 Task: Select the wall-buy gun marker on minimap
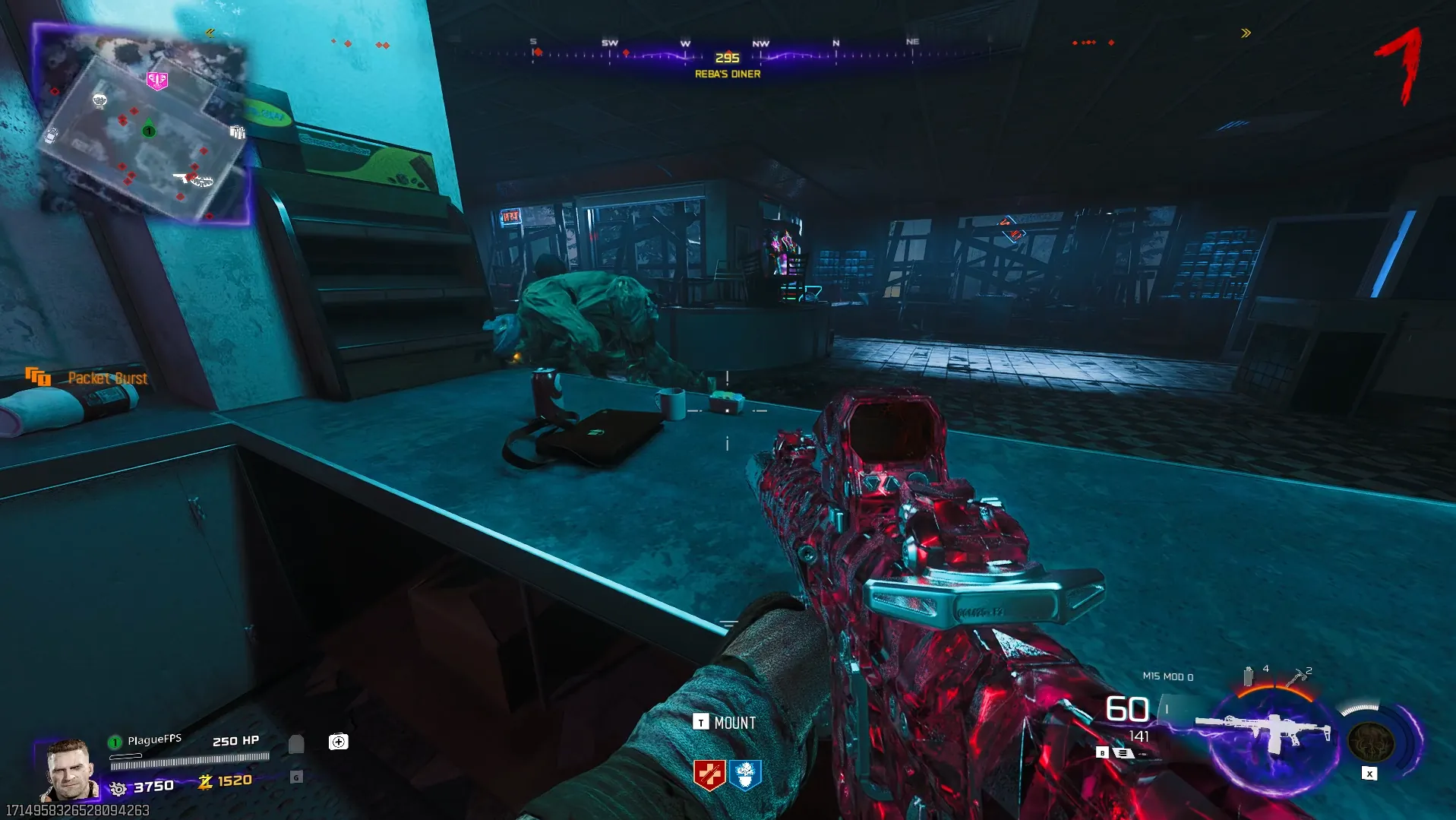click(x=184, y=178)
